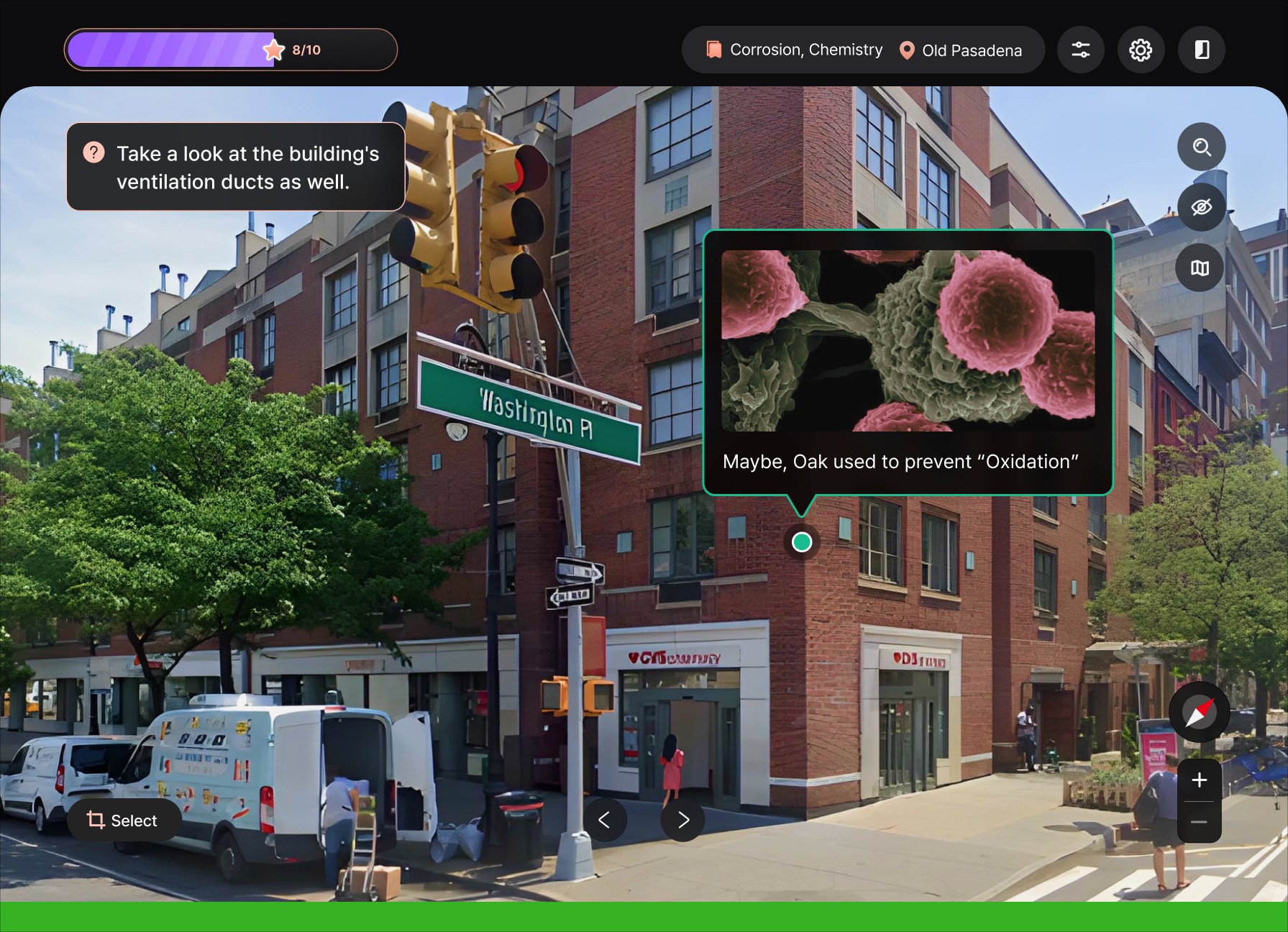
Task: Activate the Select crop tool
Action: pyautogui.click(x=123, y=821)
